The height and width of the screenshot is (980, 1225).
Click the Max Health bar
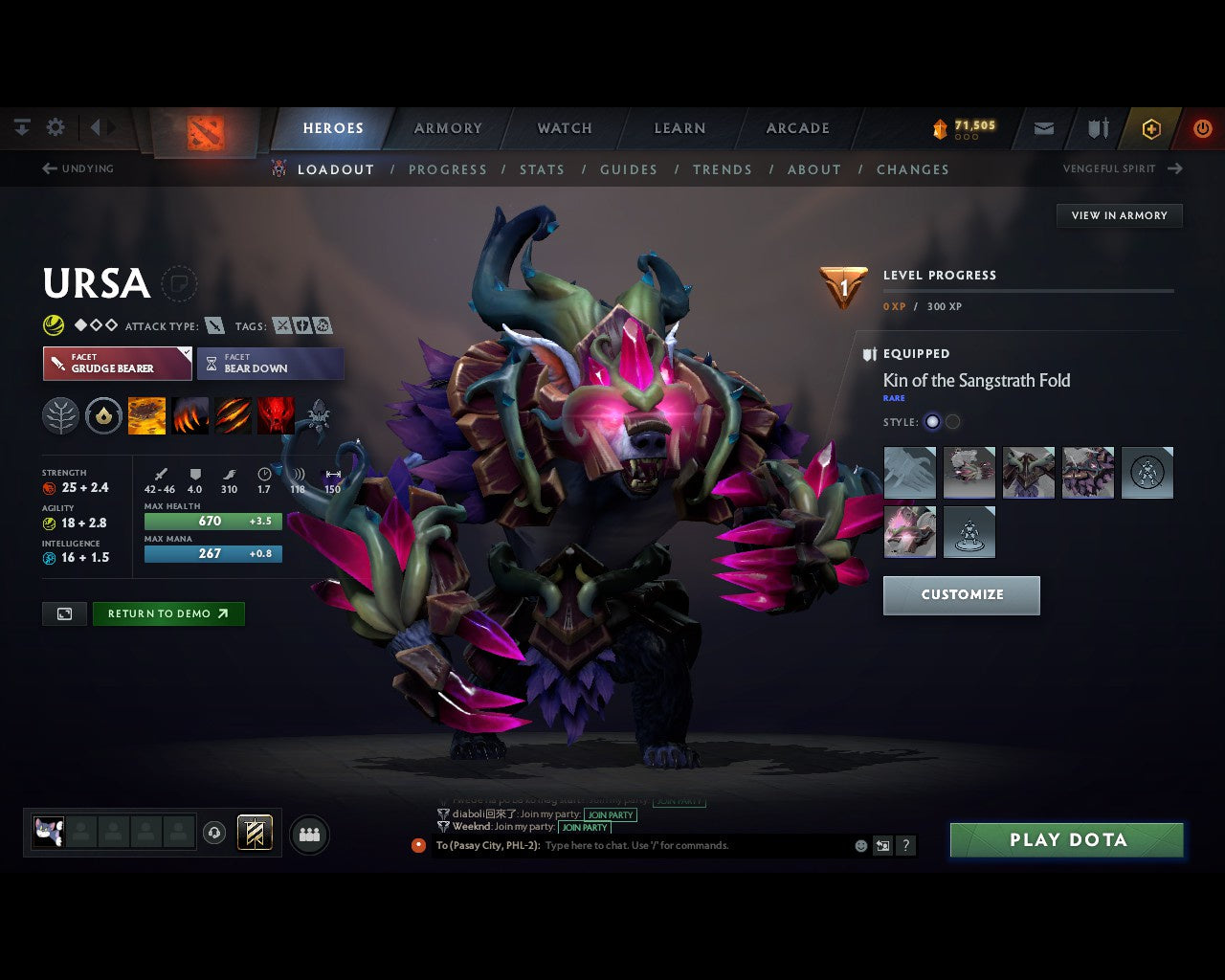[212, 521]
